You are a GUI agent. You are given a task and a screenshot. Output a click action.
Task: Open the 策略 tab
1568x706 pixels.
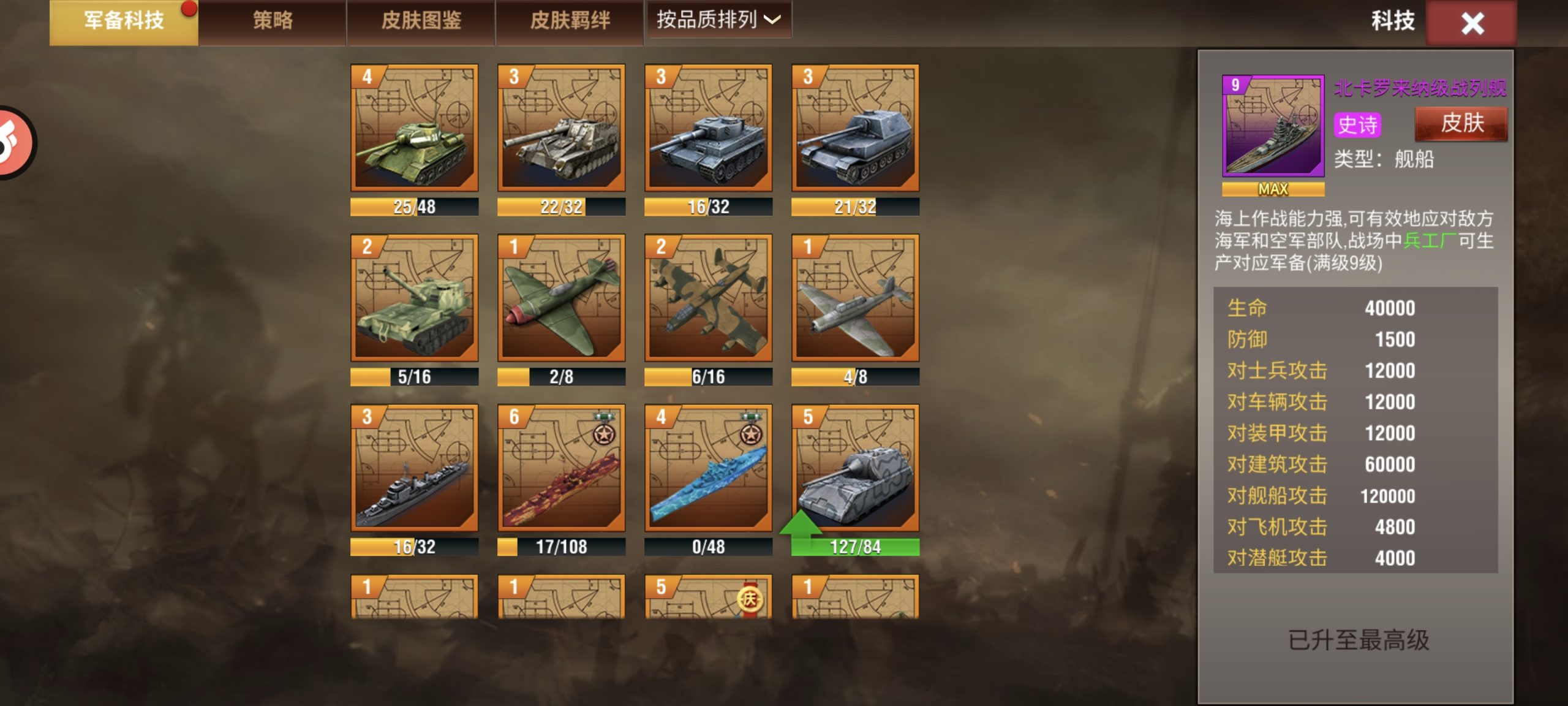tap(273, 21)
